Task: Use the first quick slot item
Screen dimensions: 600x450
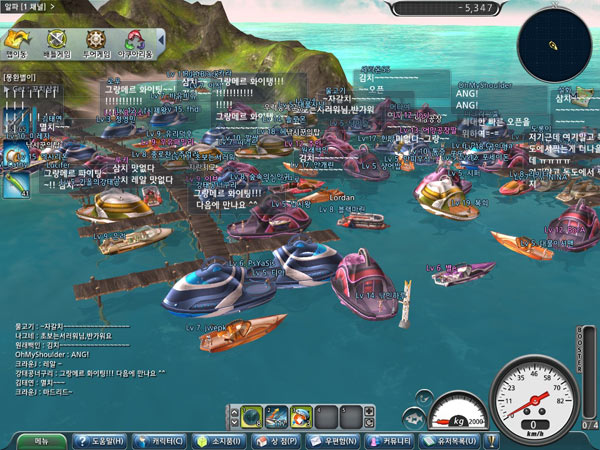Action: tap(253, 414)
